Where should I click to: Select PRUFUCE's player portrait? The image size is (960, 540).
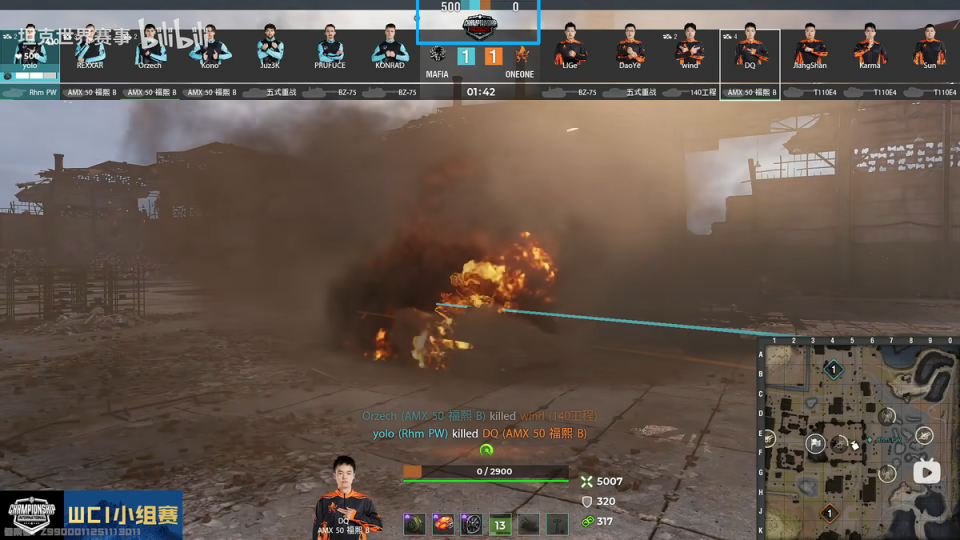pyautogui.click(x=330, y=47)
